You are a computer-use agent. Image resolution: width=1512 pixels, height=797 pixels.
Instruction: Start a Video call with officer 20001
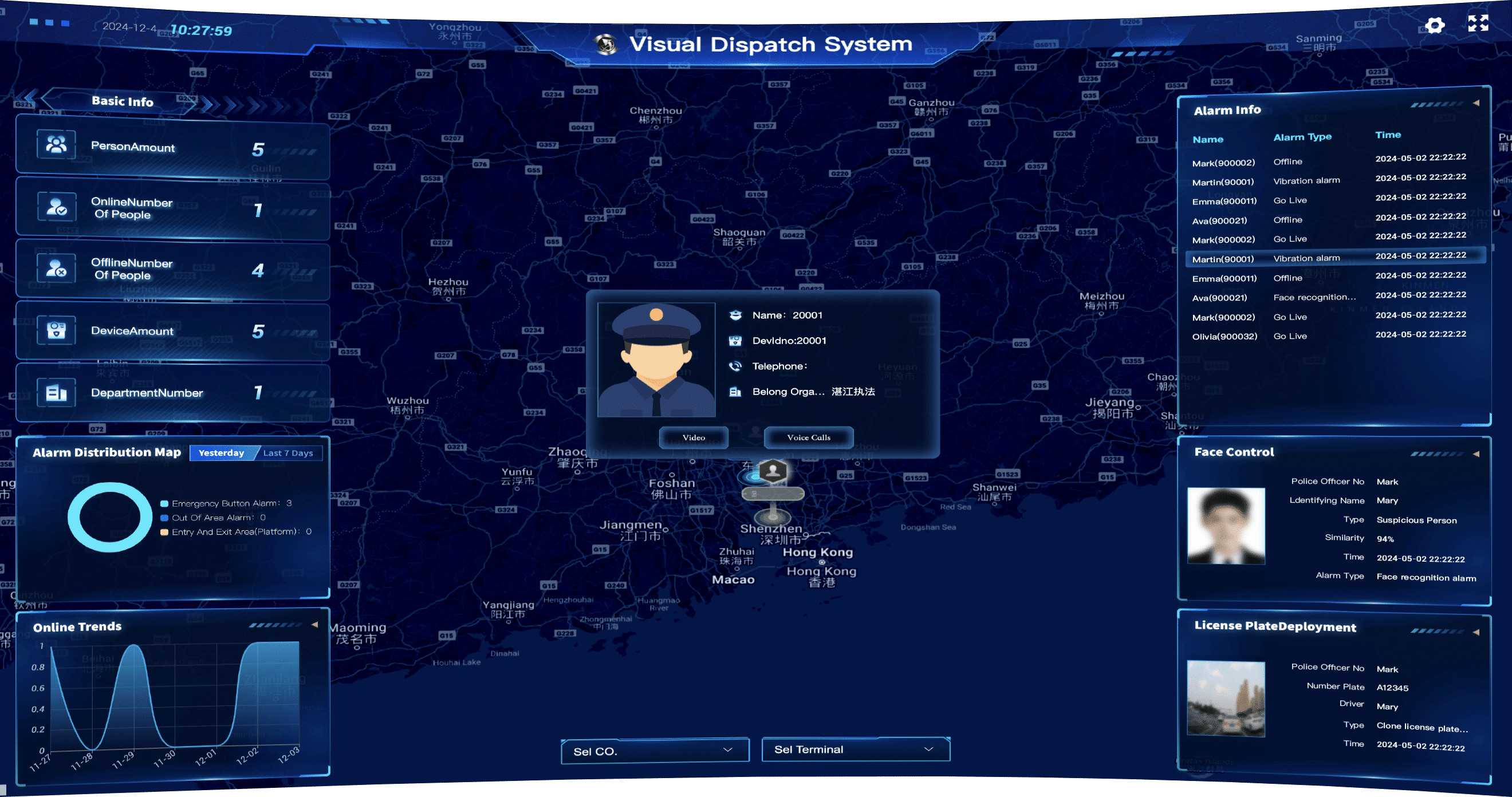point(694,437)
